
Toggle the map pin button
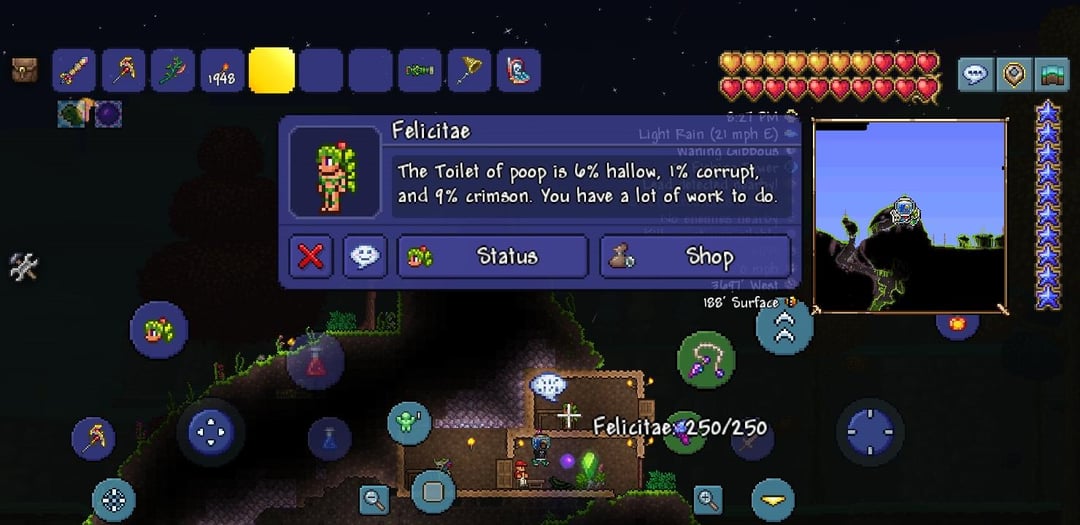[1014, 73]
